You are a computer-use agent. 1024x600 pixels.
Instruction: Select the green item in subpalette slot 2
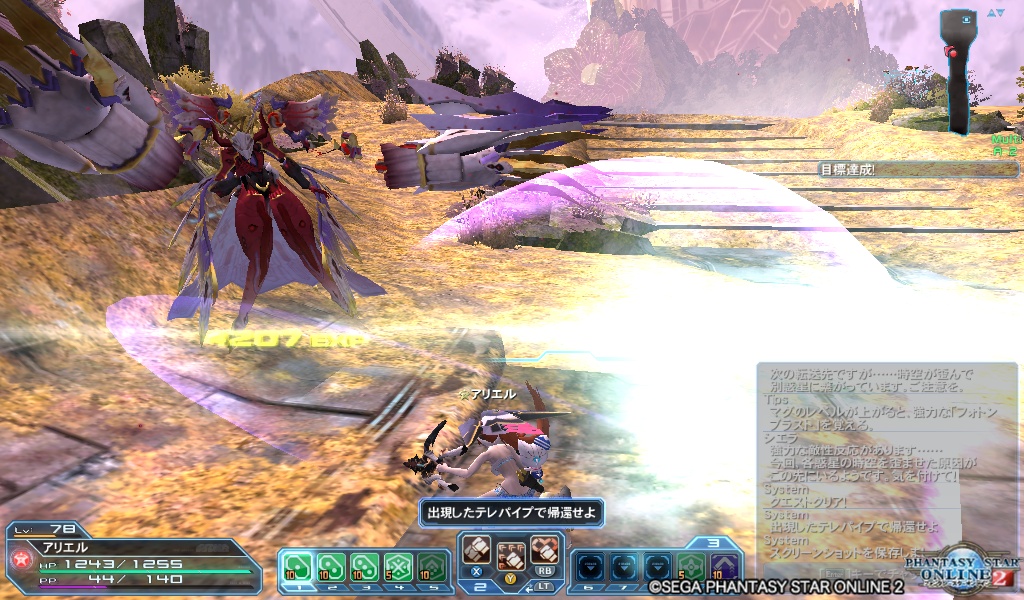pos(331,567)
